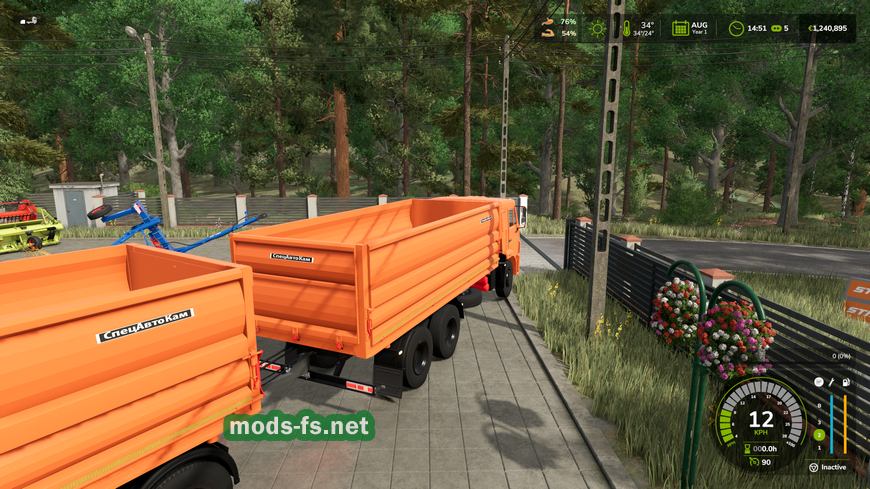Image resolution: width=870 pixels, height=489 pixels.
Task: Select the highlighted gear 2 indicator
Action: [818, 435]
